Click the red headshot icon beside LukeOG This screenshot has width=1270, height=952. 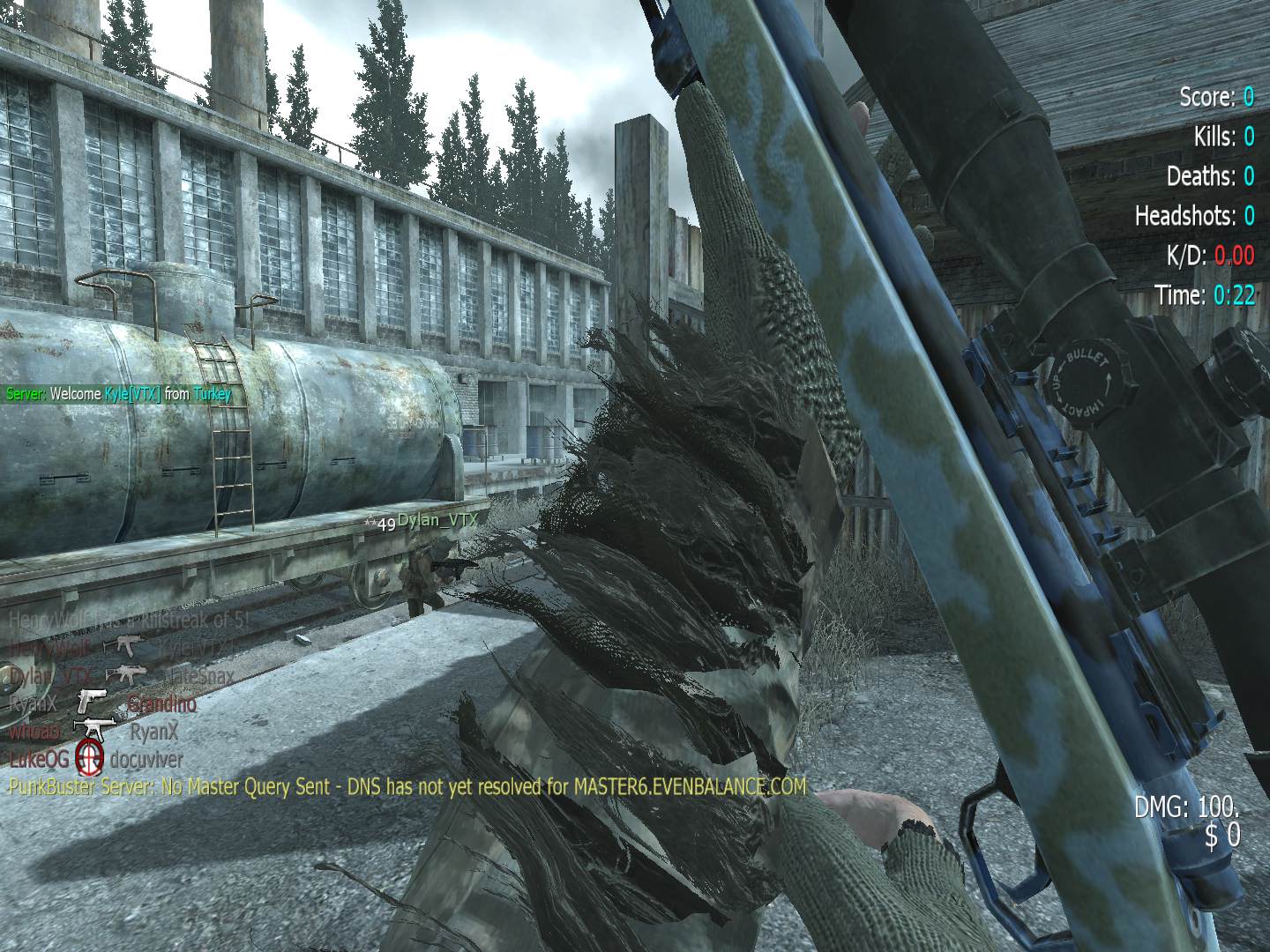[89, 757]
